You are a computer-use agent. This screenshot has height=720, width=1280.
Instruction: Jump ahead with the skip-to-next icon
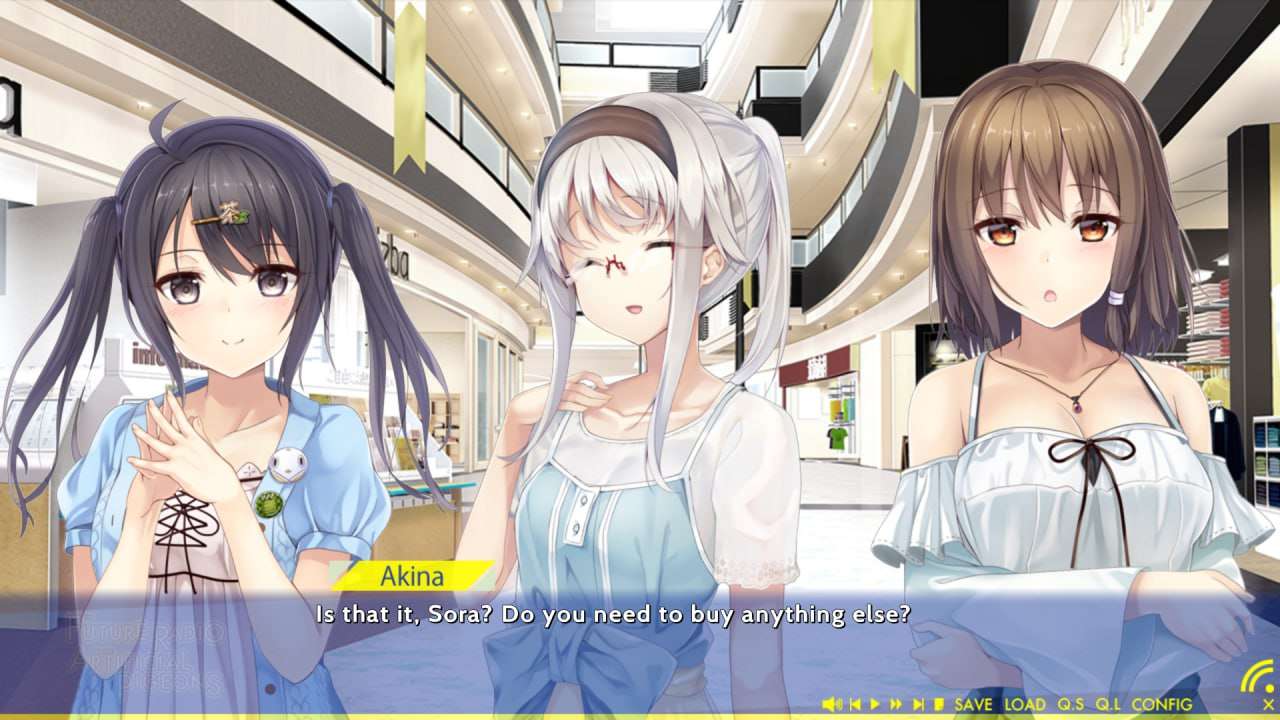click(918, 705)
